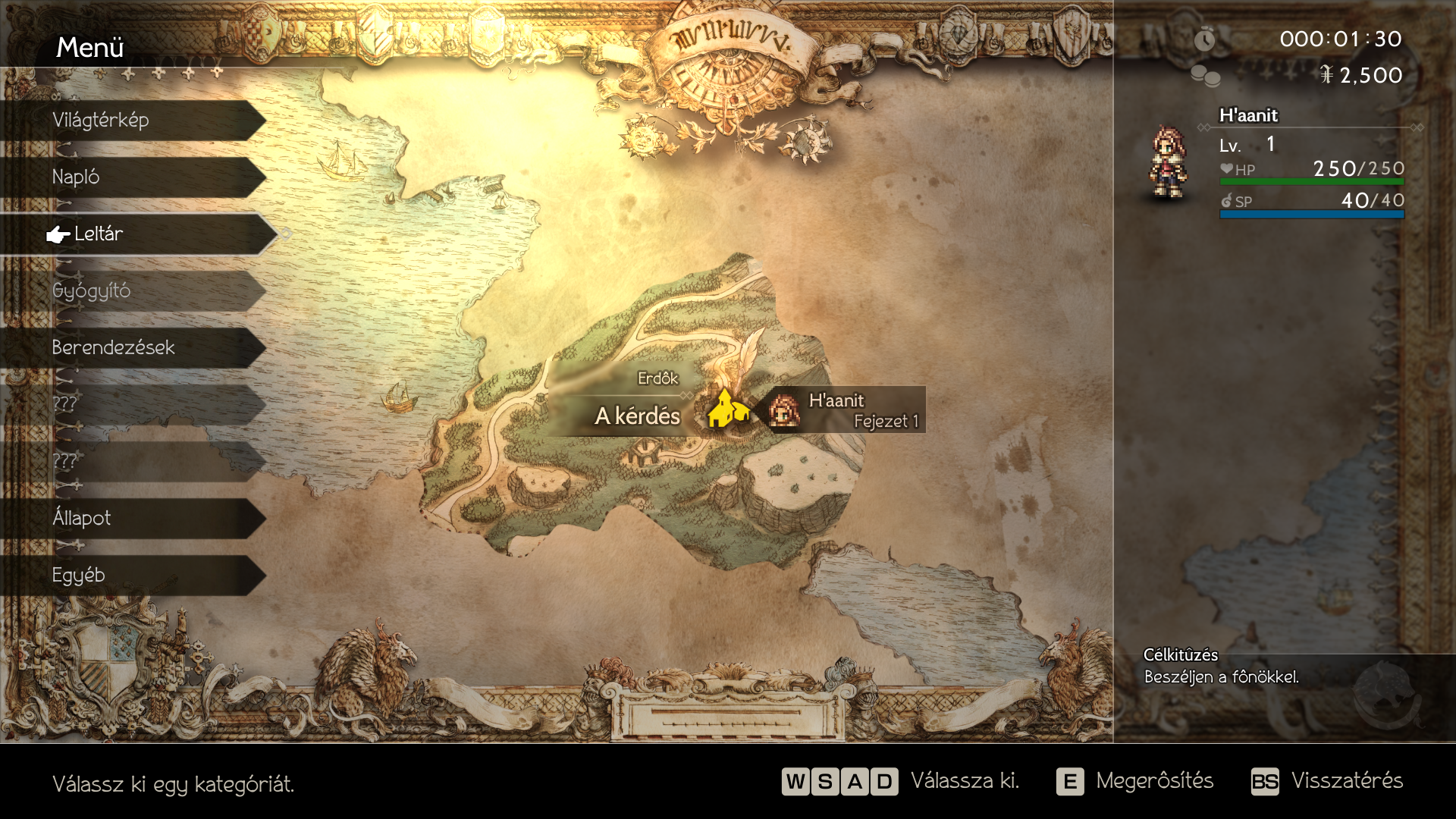Image resolution: width=1456 pixels, height=819 pixels.
Task: Open the Berendezések equipment entry
Action: click(133, 348)
